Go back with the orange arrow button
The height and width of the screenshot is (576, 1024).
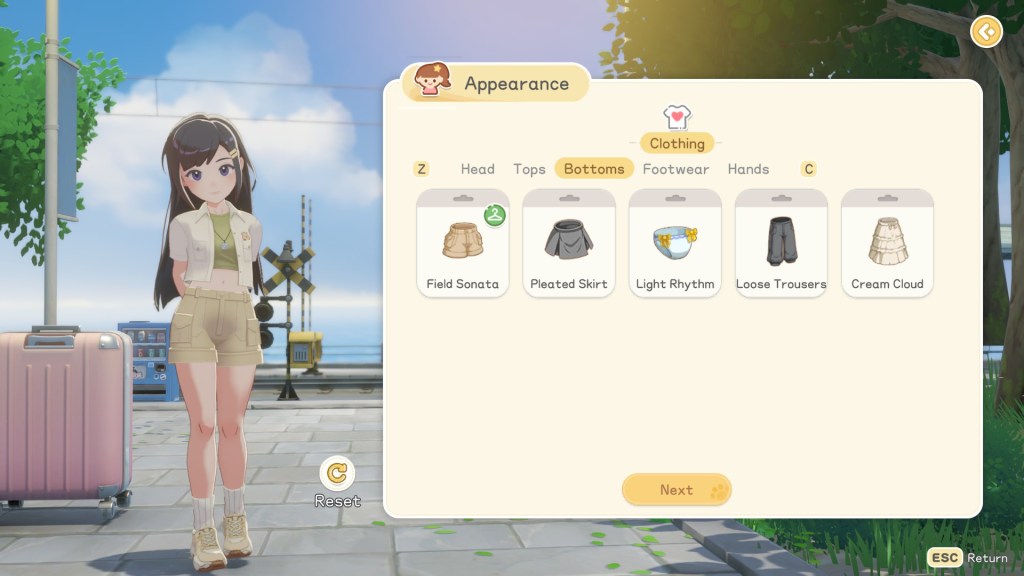tap(986, 32)
